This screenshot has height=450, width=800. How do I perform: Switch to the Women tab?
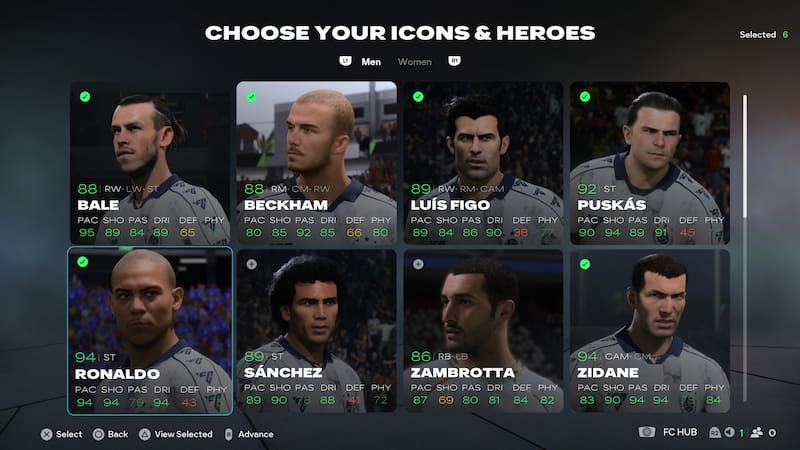415,61
